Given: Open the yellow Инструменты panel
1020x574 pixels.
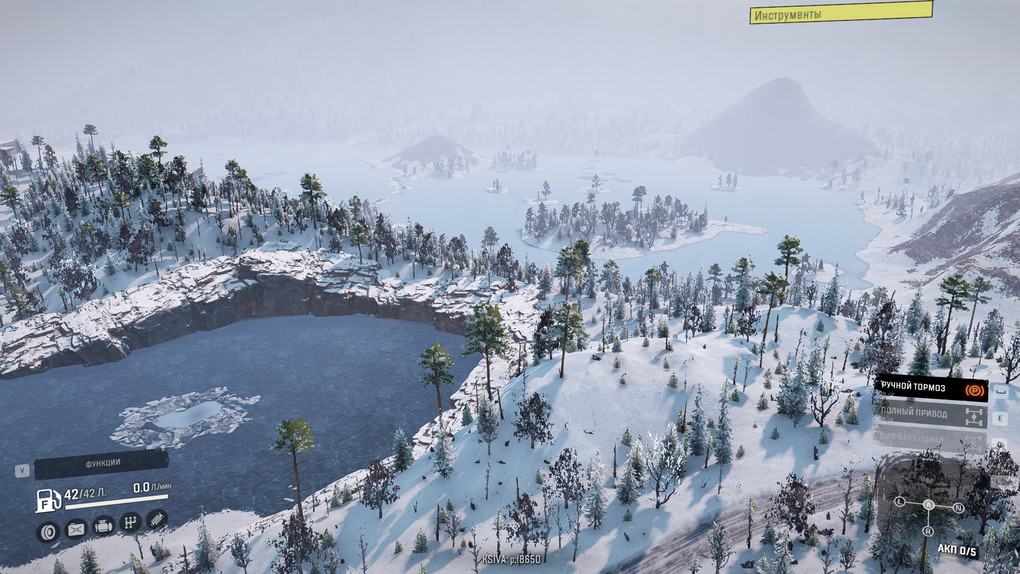Looking at the screenshot, I should tap(841, 13).
